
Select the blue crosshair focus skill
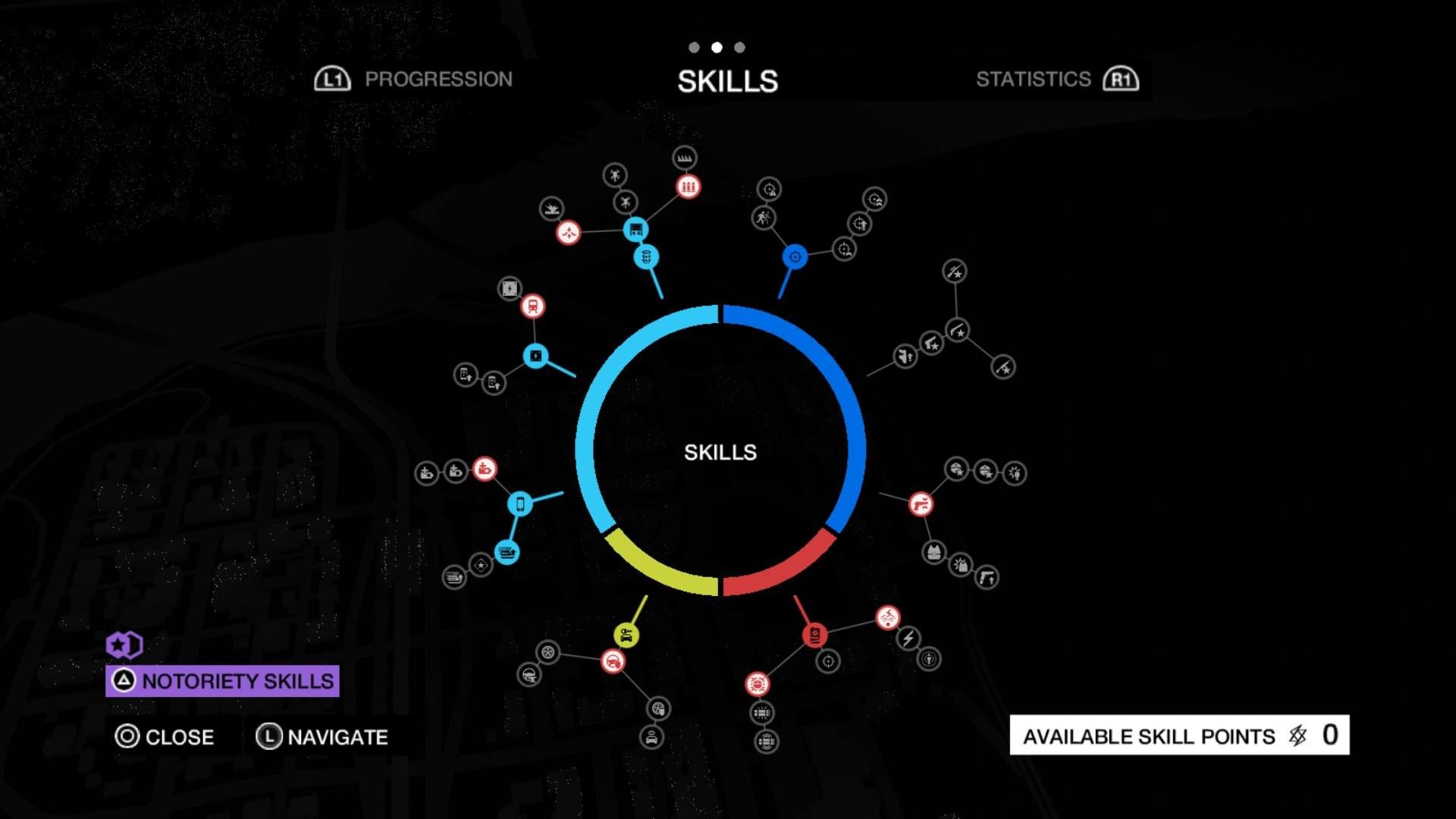(x=795, y=257)
